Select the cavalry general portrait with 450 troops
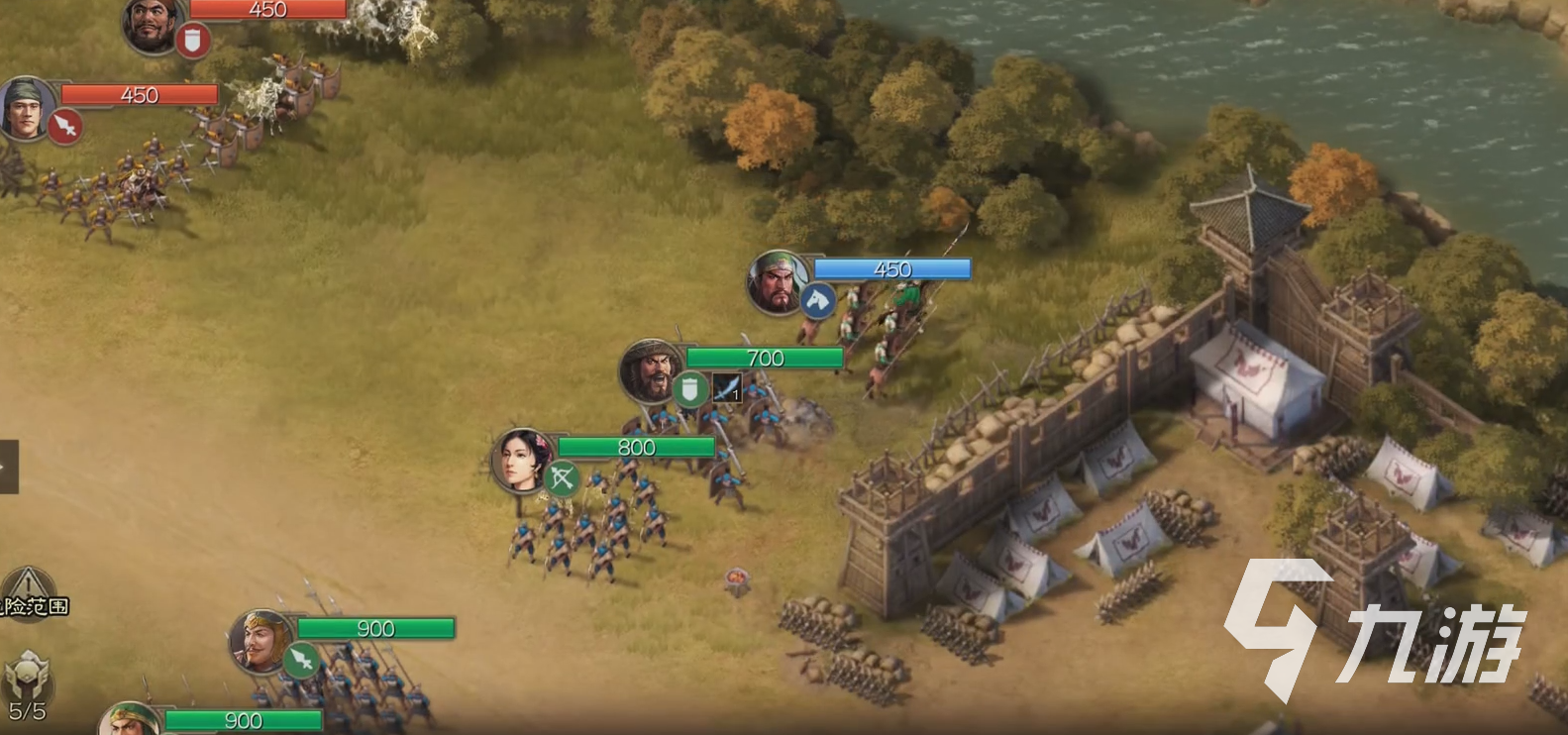Image resolution: width=1568 pixels, height=735 pixels. [x=777, y=281]
